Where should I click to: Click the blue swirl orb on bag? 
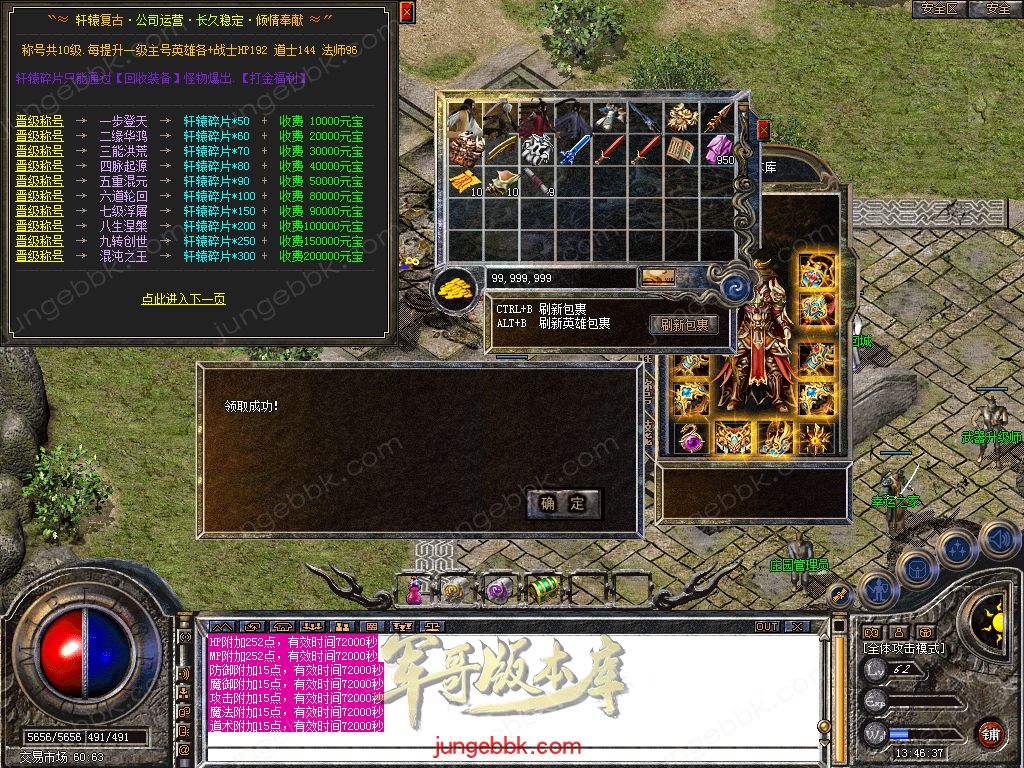click(738, 288)
